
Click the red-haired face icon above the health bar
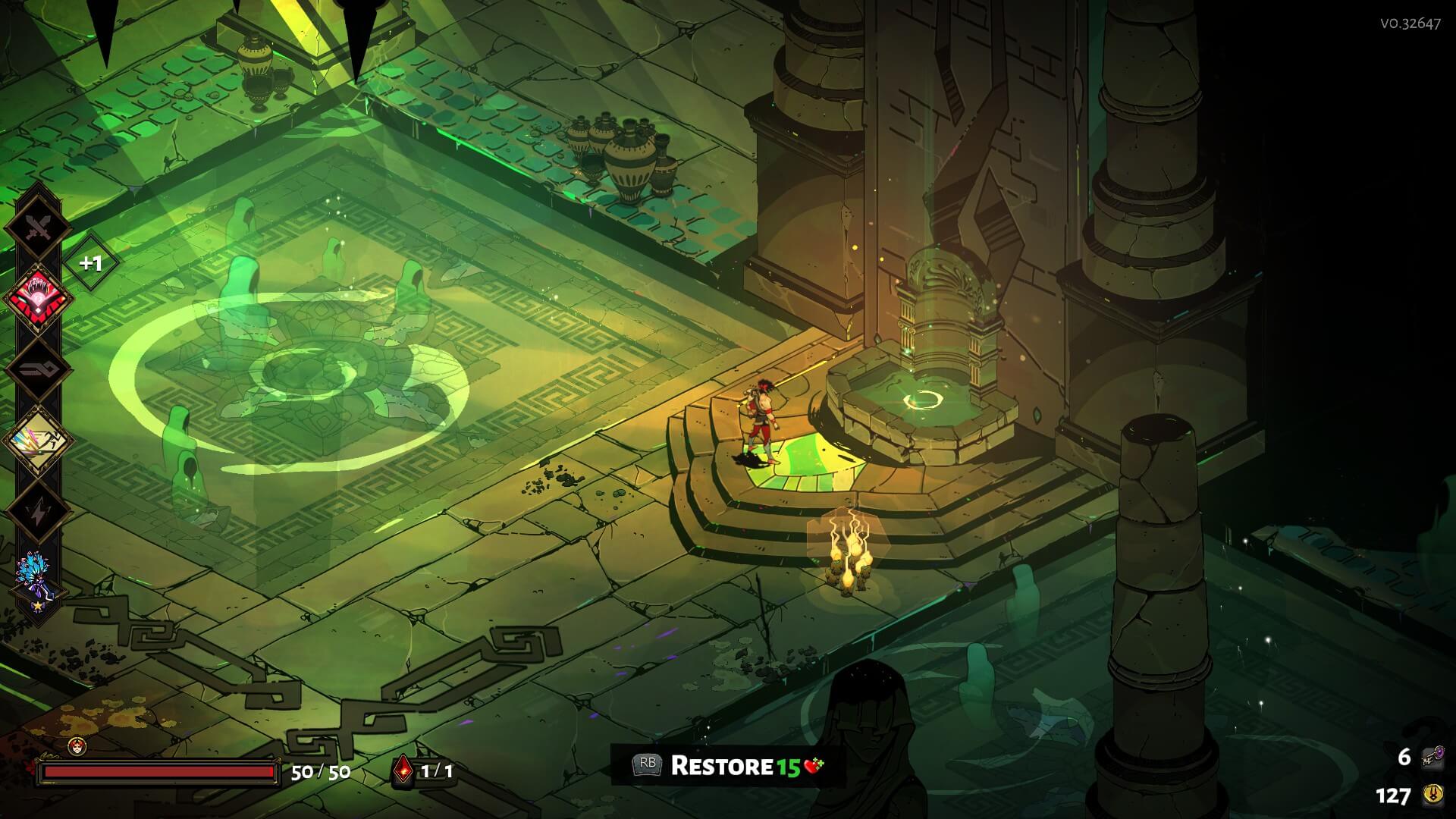pyautogui.click(x=77, y=746)
